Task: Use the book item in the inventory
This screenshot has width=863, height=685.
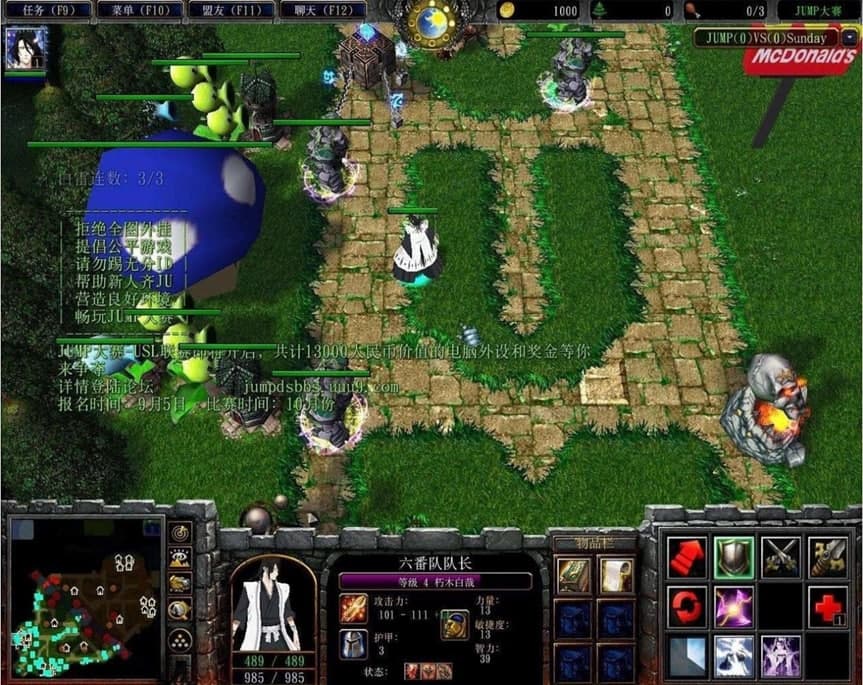Action: (573, 575)
